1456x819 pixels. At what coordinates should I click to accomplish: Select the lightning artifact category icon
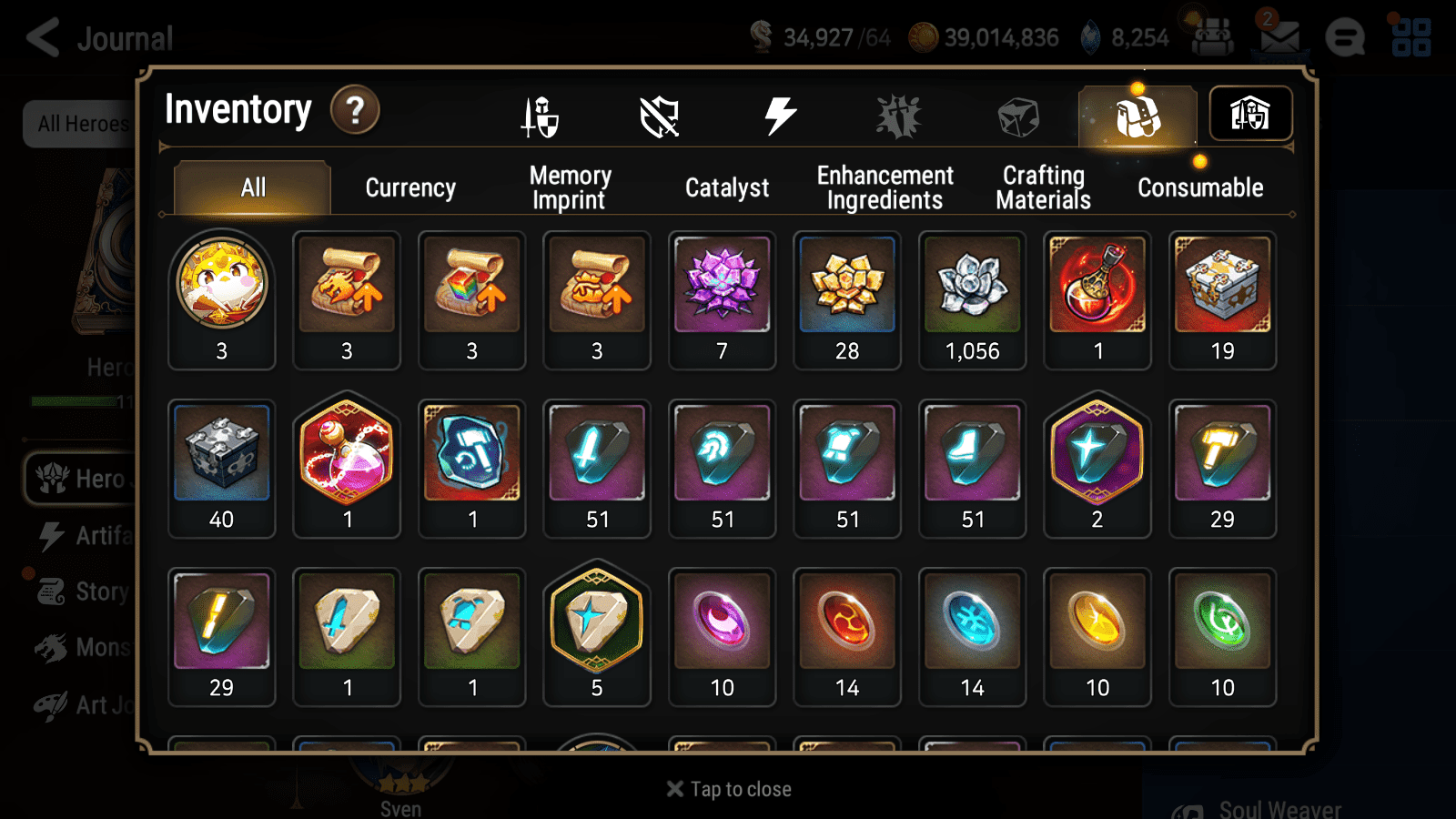779,115
